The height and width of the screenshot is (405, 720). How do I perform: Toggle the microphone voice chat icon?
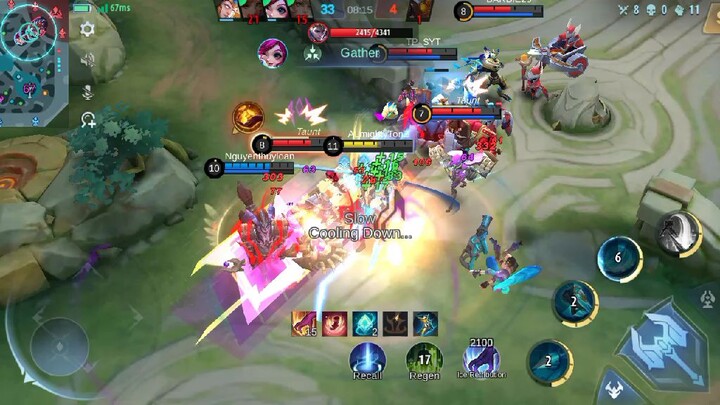pos(87,91)
